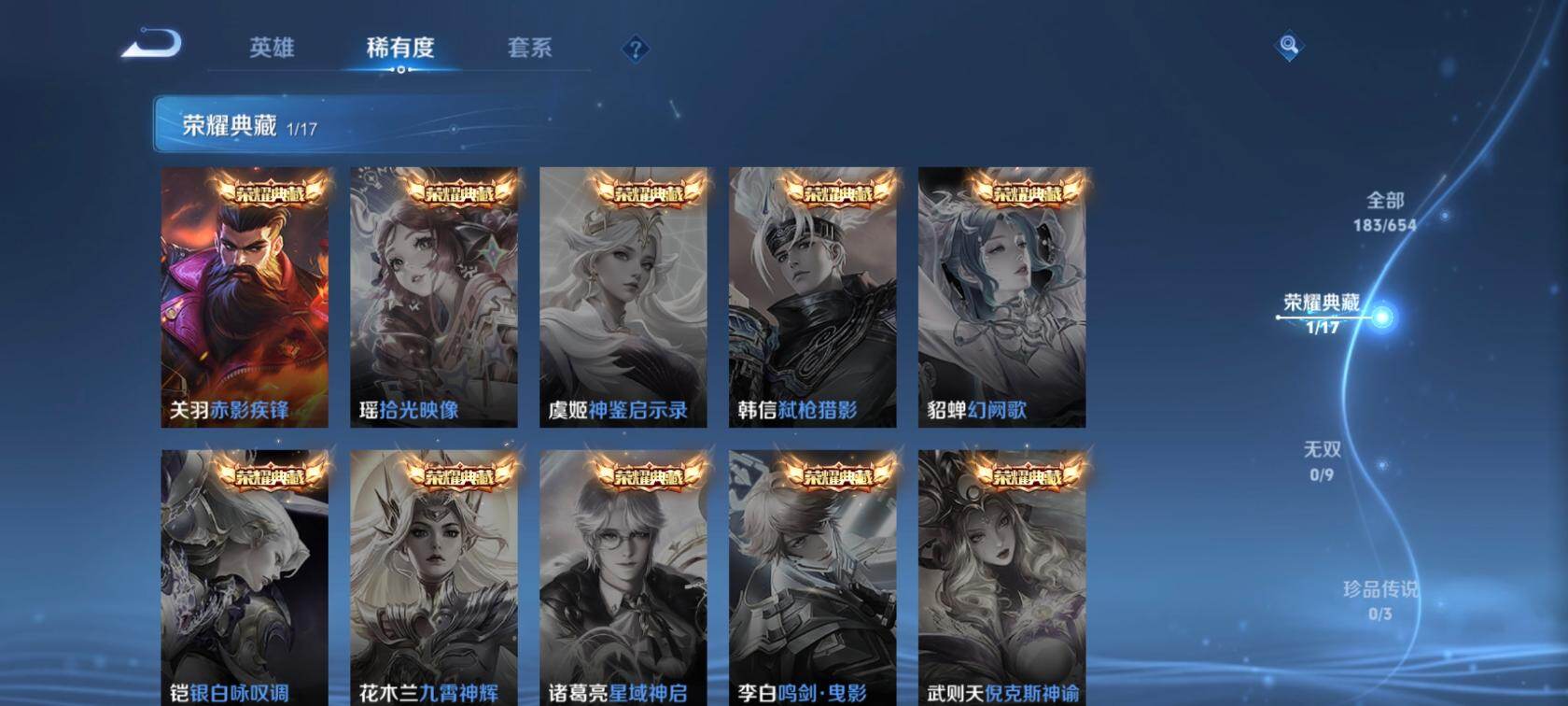
Task: View the 貂蝉 幻阙歌 skin card
Action: [x=1002, y=297]
